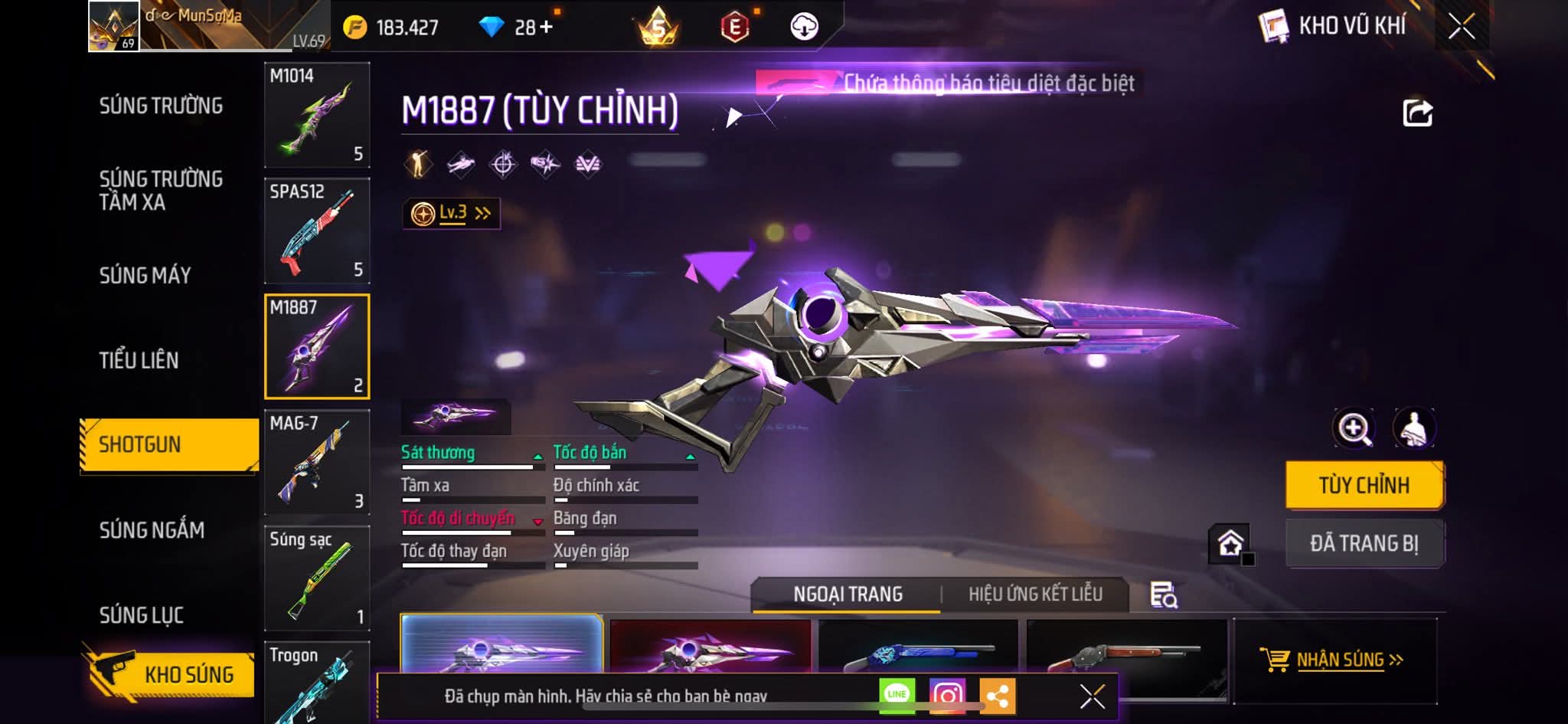Switch to Hiệu Ứng Kết Liễu tab

tap(1035, 595)
